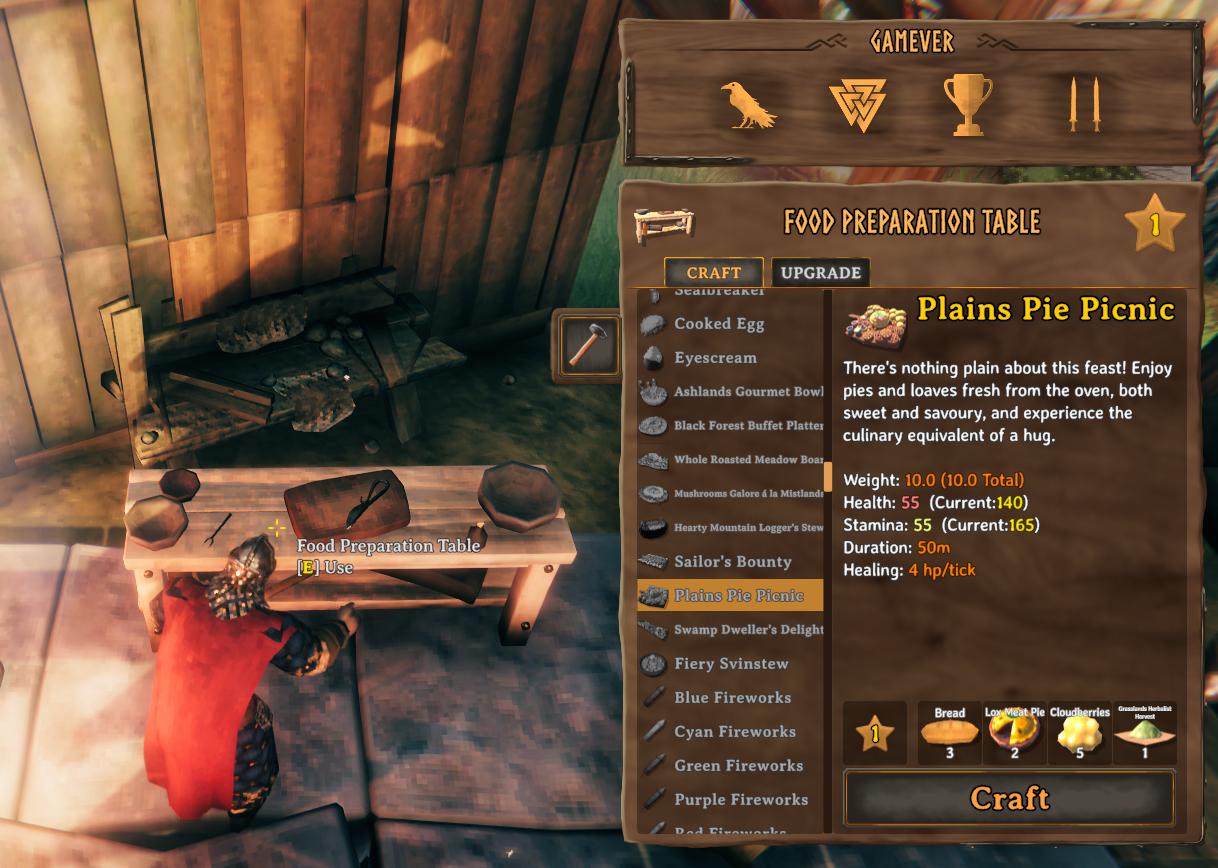The width and height of the screenshot is (1218, 868).
Task: Select Swamp Dweller's Delight recipe
Action: pyautogui.click(x=747, y=630)
